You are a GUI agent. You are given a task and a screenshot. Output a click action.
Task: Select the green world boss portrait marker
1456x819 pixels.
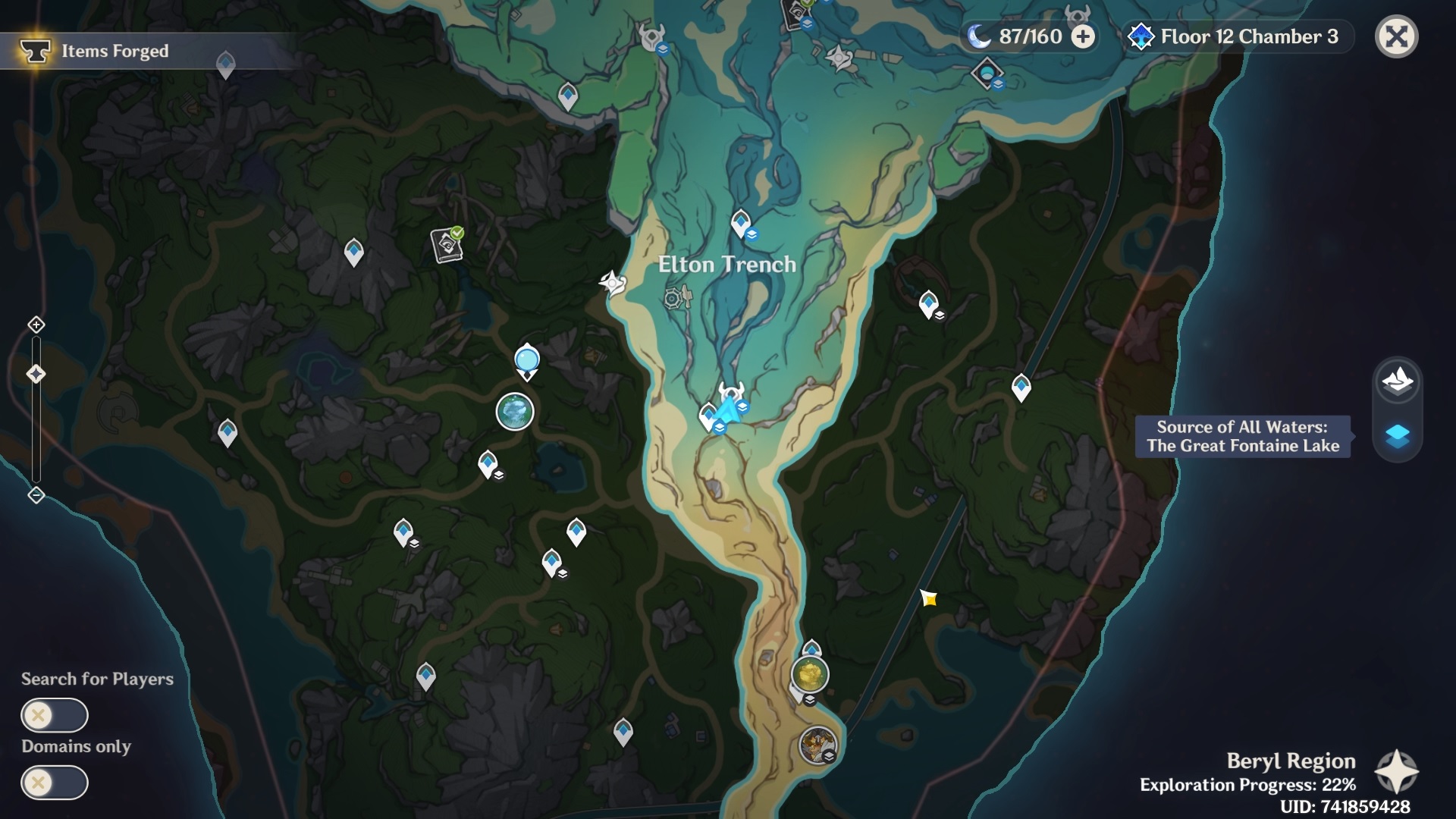[x=515, y=413]
